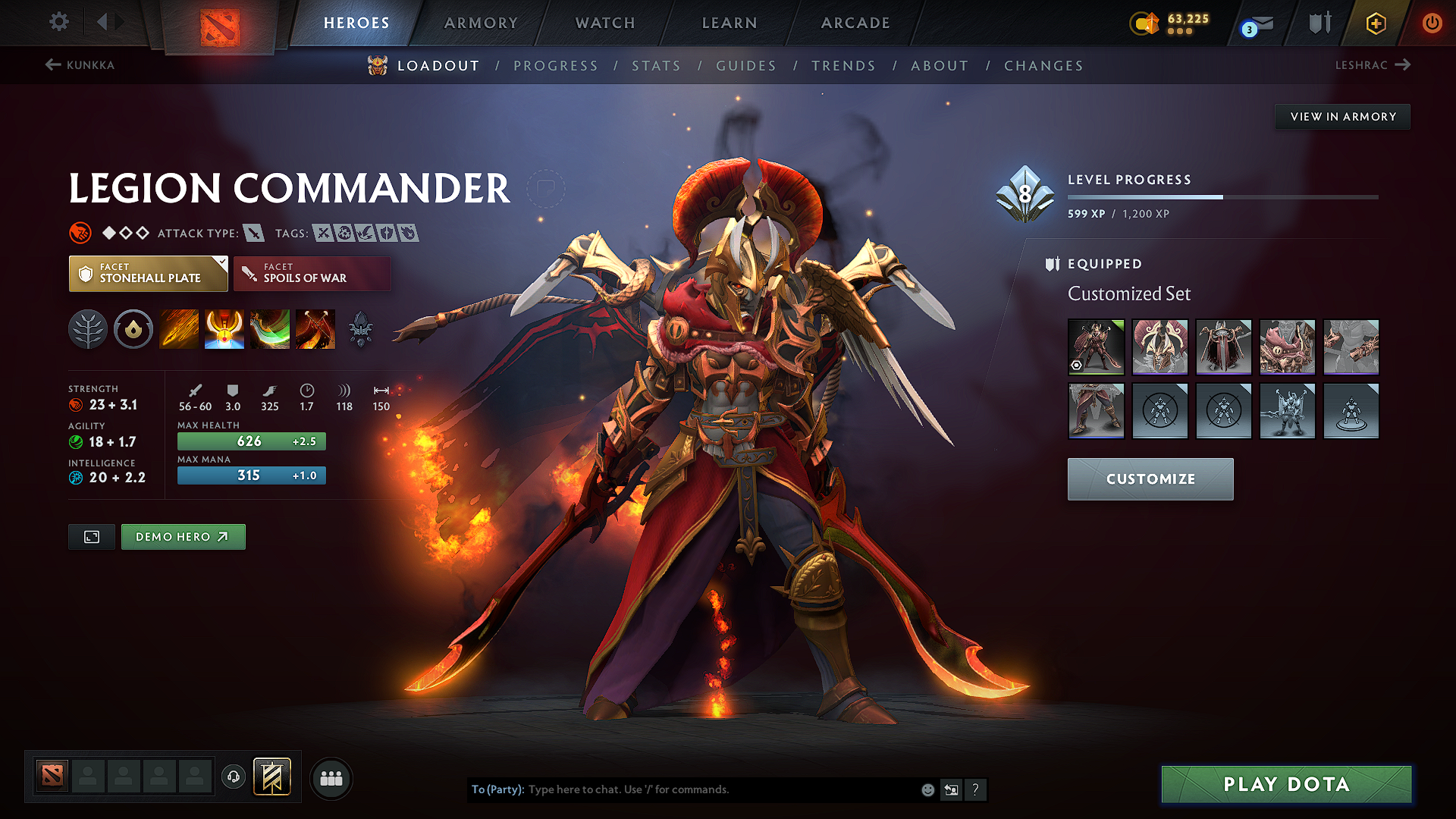Click the find party friends icon

tap(331, 777)
